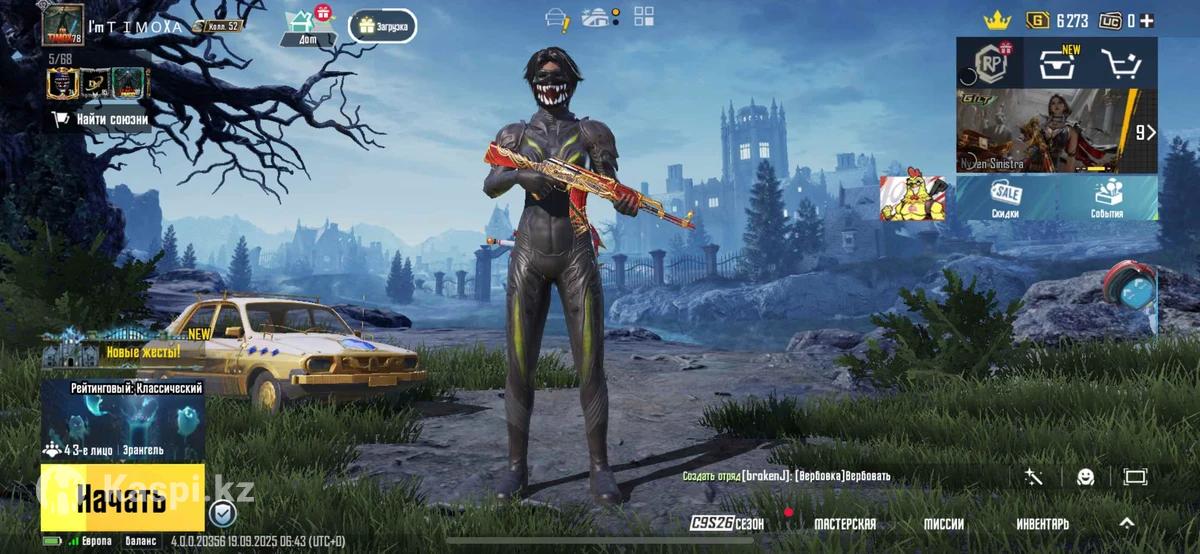Open the Royale Pass RP icon
Screen dimensions: 1200x554
coord(990,64)
